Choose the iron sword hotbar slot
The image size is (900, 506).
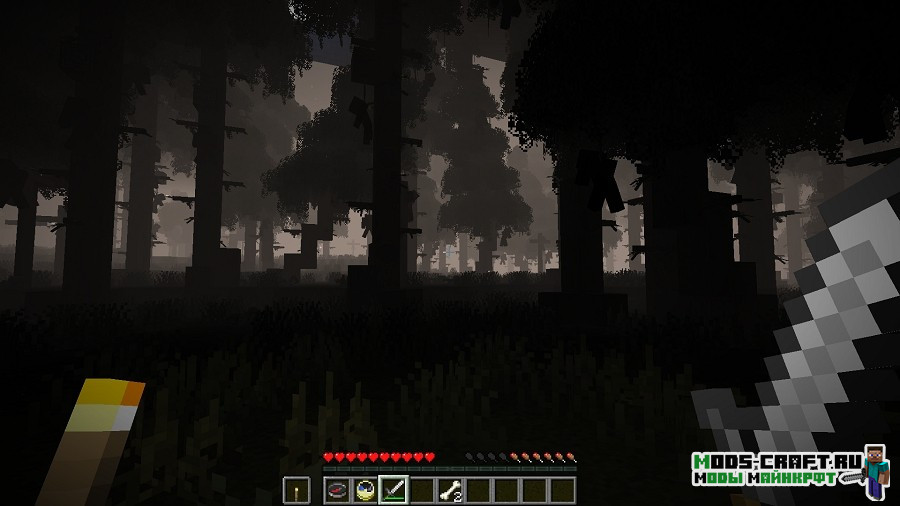tap(393, 490)
